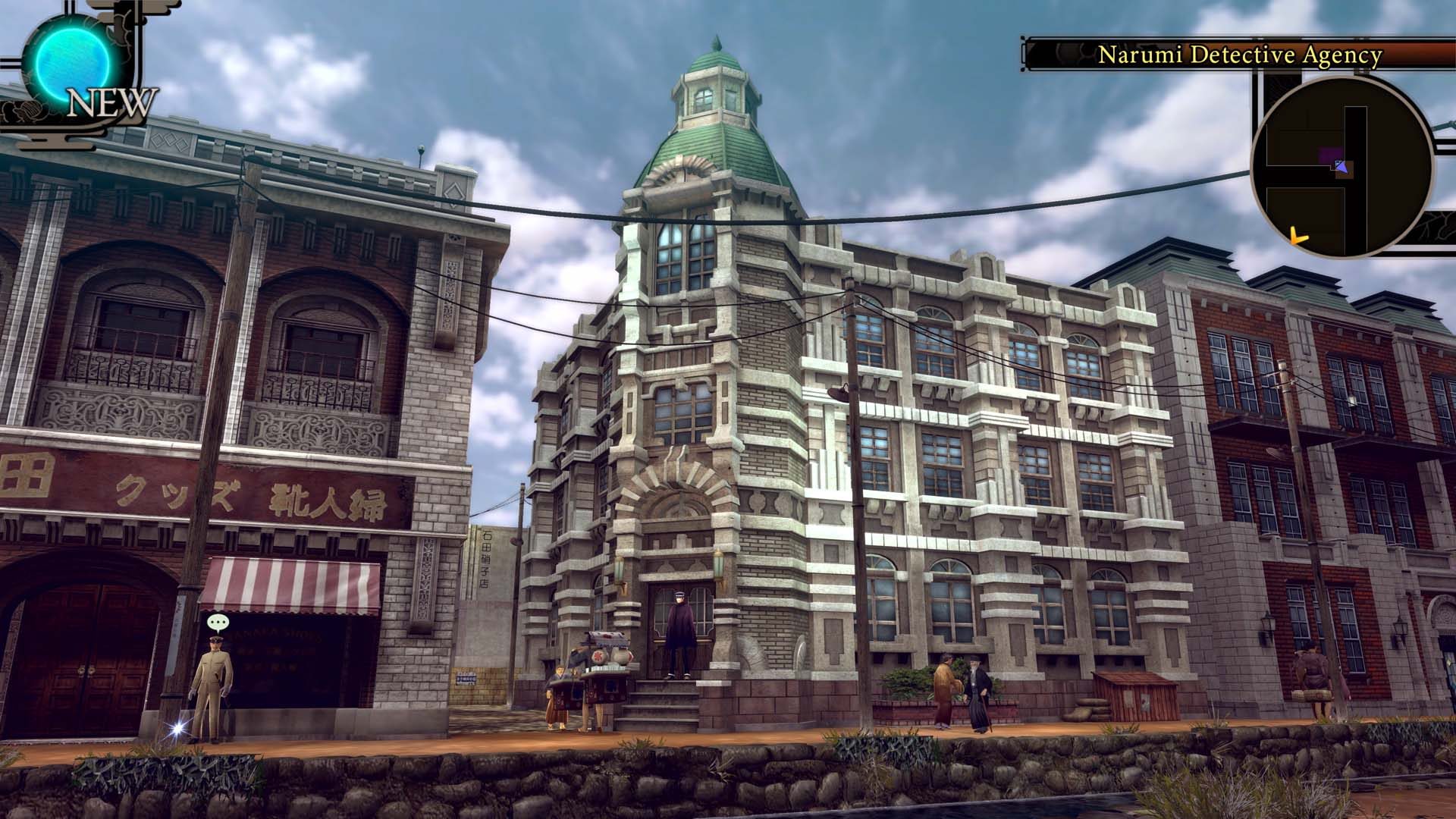Click the circular minimap
Screen dimensions: 1456x819
pyautogui.click(x=1341, y=167)
